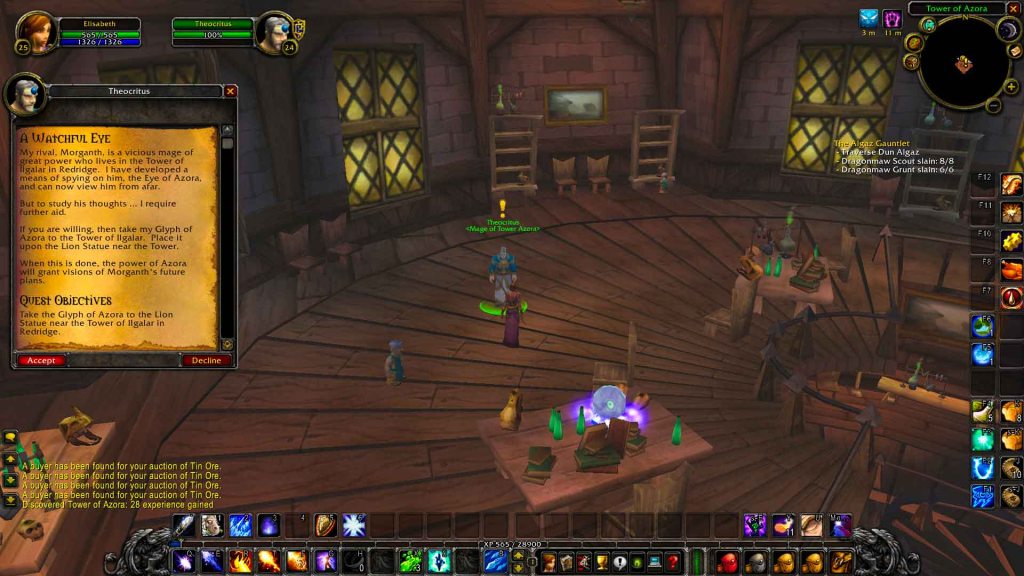Open the gold trophy achievements button
This screenshot has width=1024, height=576.
(602, 561)
